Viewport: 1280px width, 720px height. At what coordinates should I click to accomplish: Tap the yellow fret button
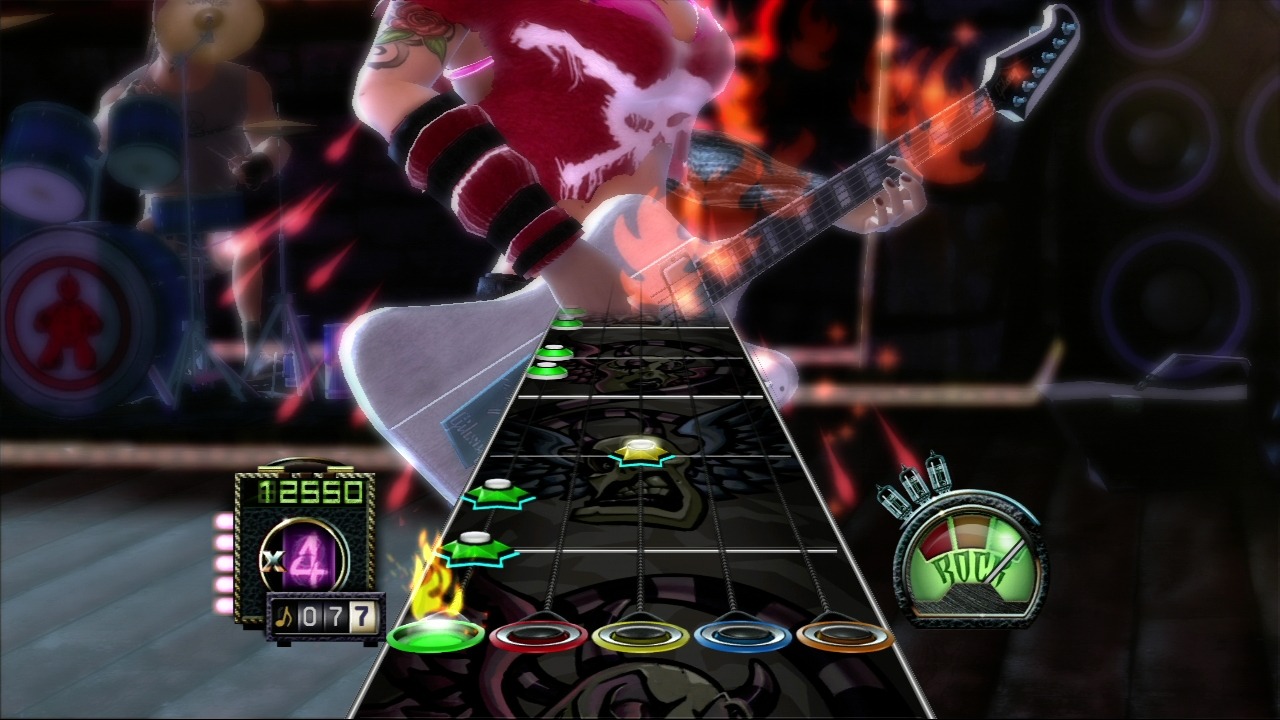(640, 636)
